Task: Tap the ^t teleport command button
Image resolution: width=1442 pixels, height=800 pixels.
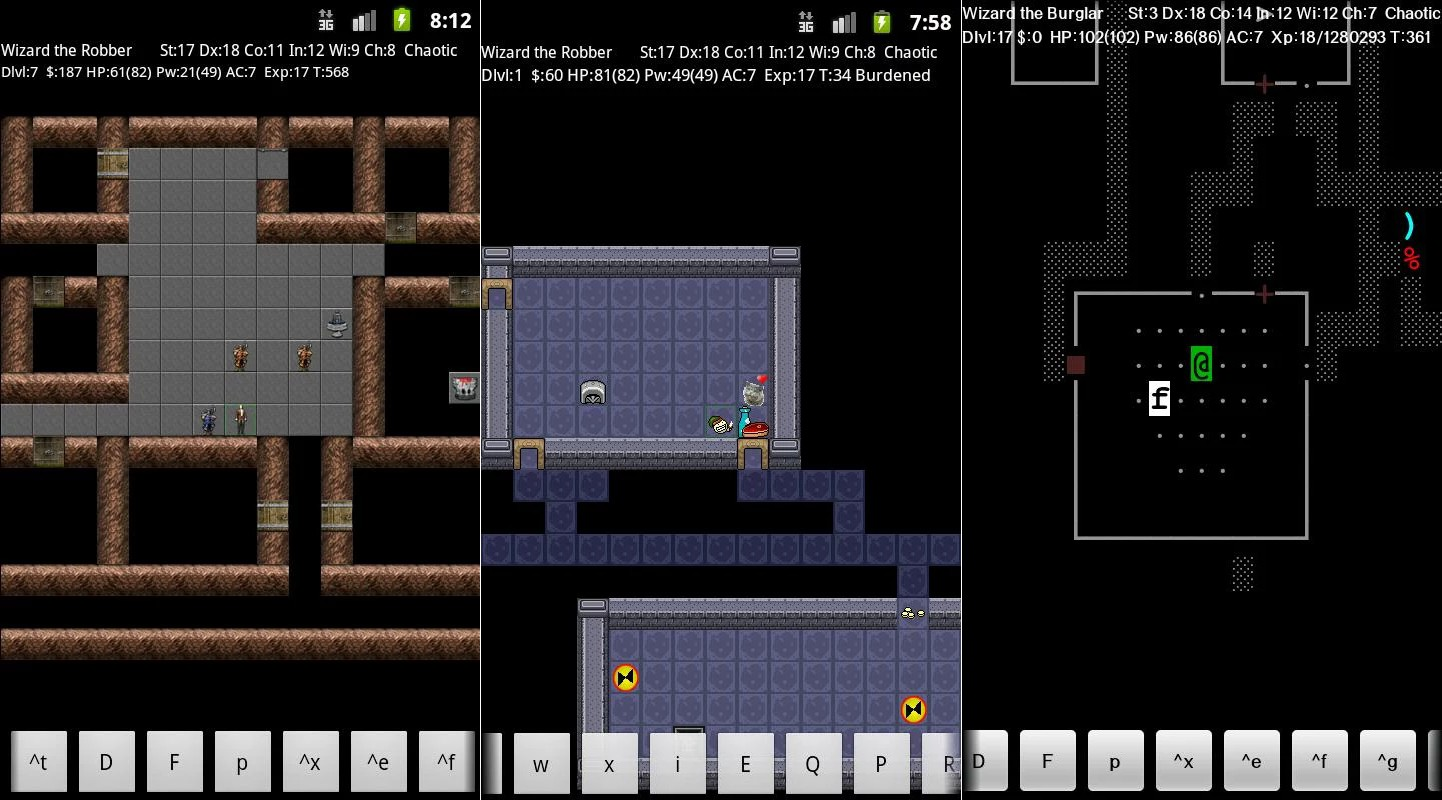Action: (38, 762)
